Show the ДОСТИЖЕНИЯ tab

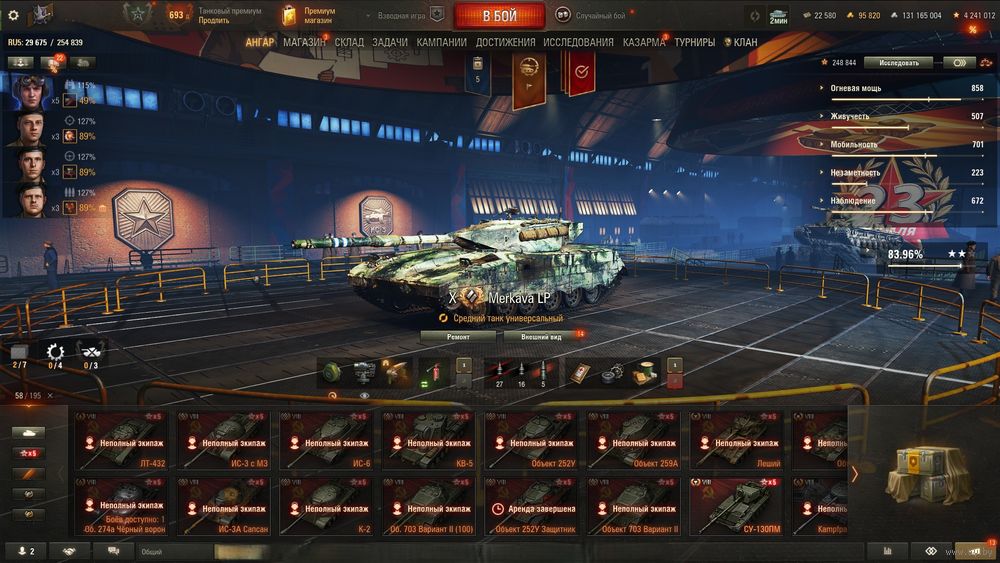pos(505,42)
